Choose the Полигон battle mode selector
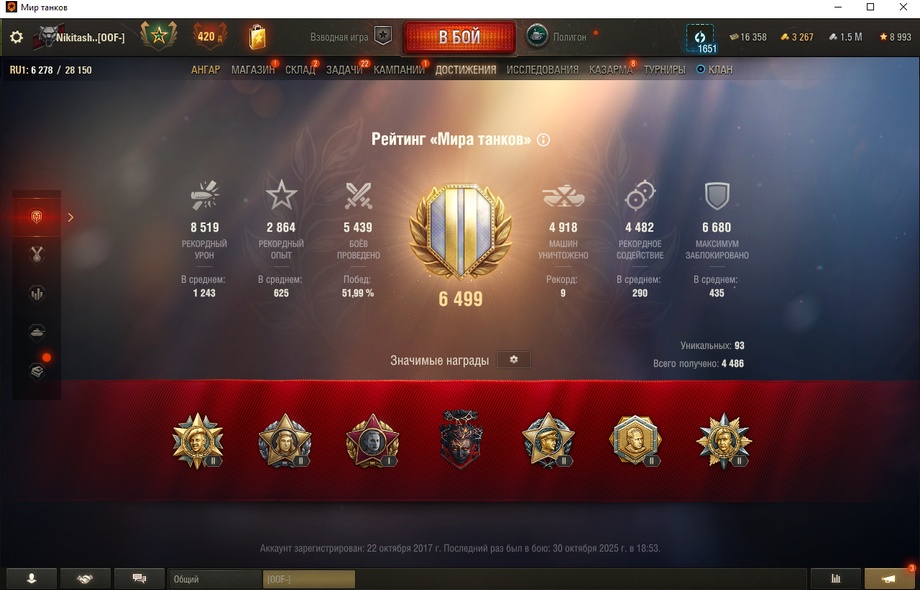The image size is (920, 590). [559, 36]
